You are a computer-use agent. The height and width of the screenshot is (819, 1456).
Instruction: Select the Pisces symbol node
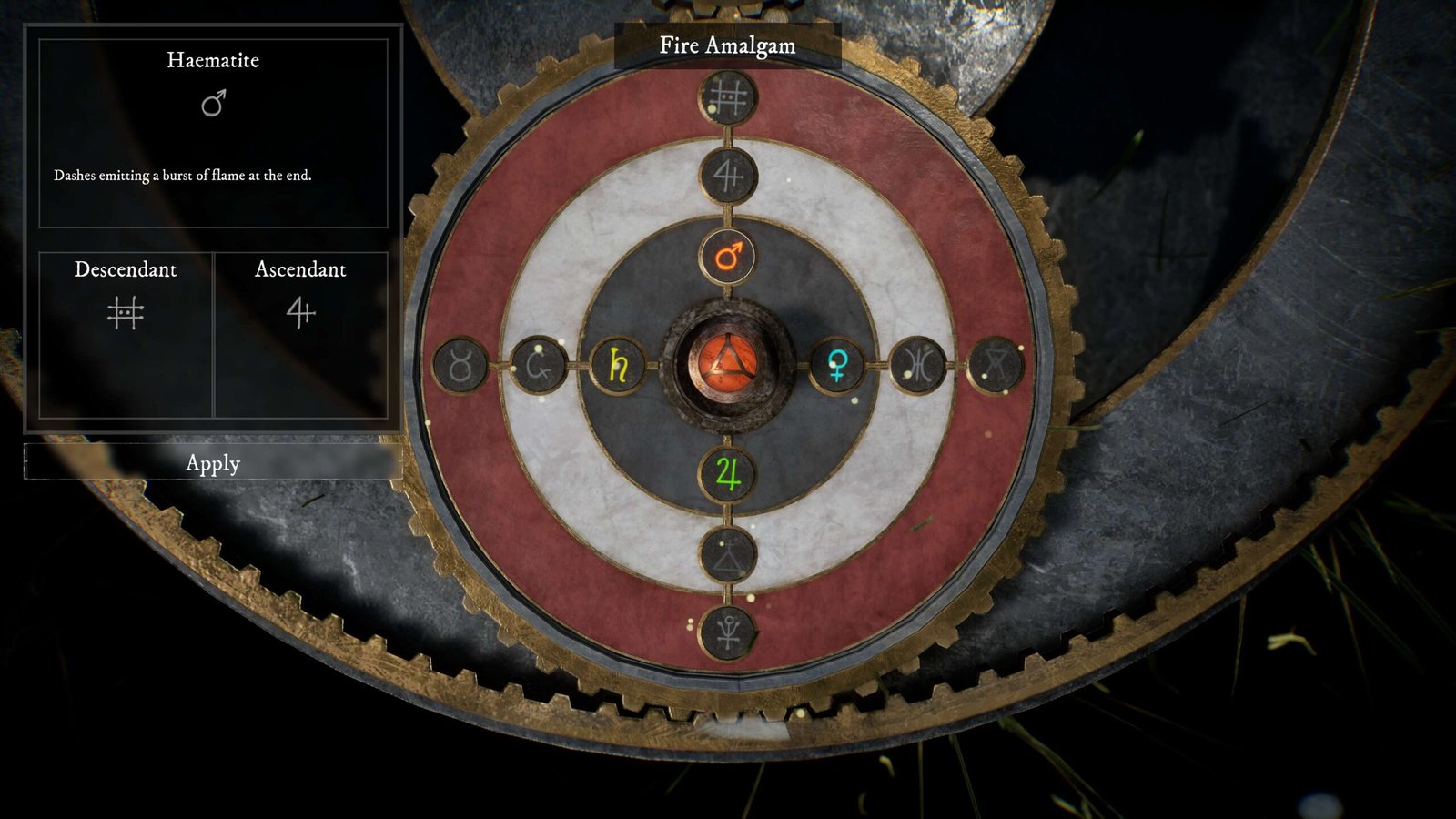pyautogui.click(x=919, y=366)
